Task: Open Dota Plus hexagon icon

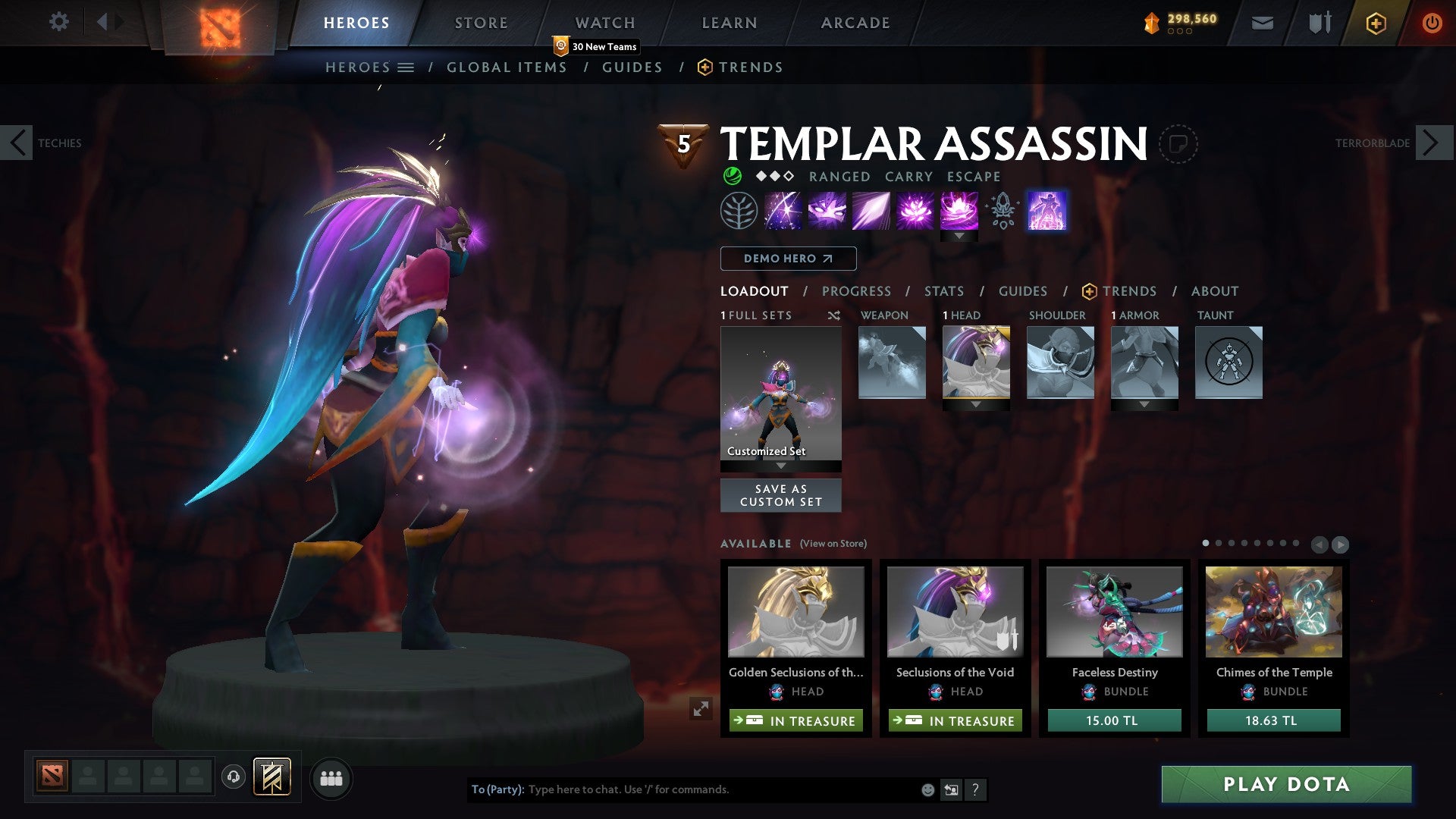Action: [x=1375, y=23]
